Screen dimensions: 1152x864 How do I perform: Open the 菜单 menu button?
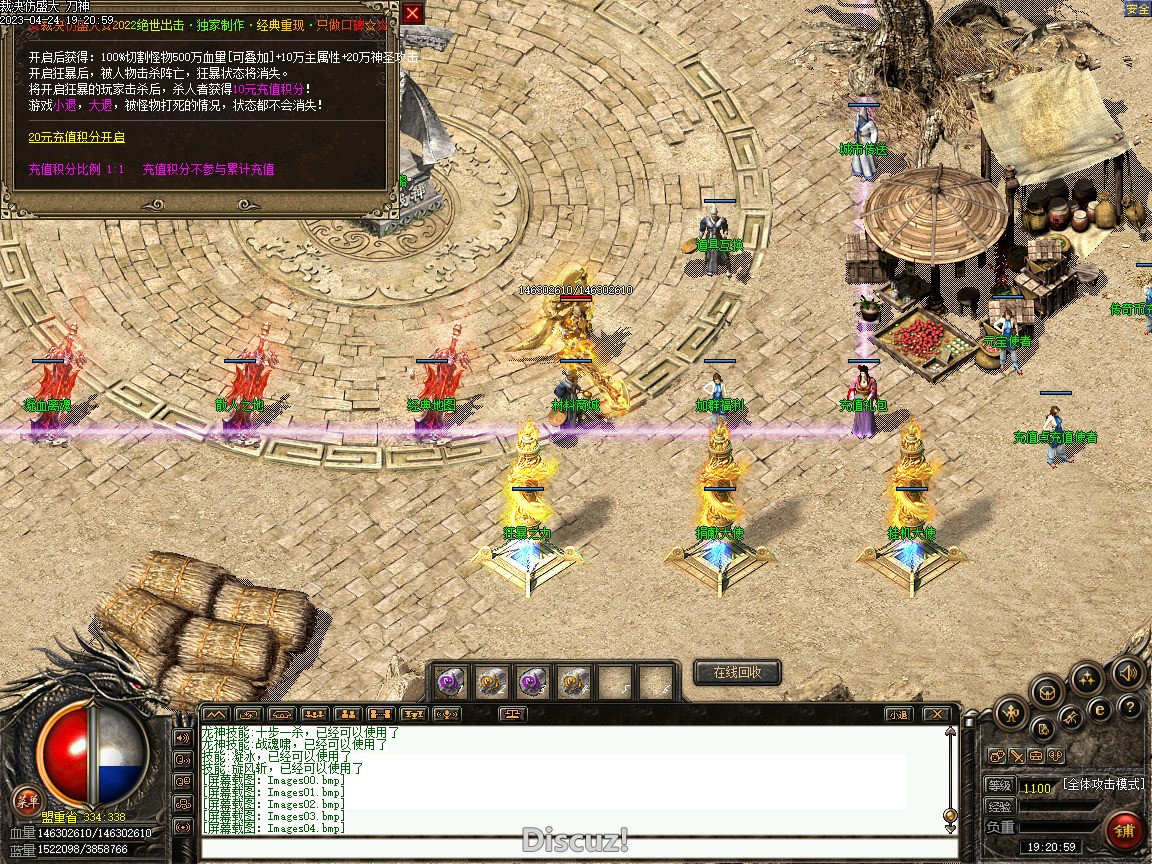click(x=27, y=799)
